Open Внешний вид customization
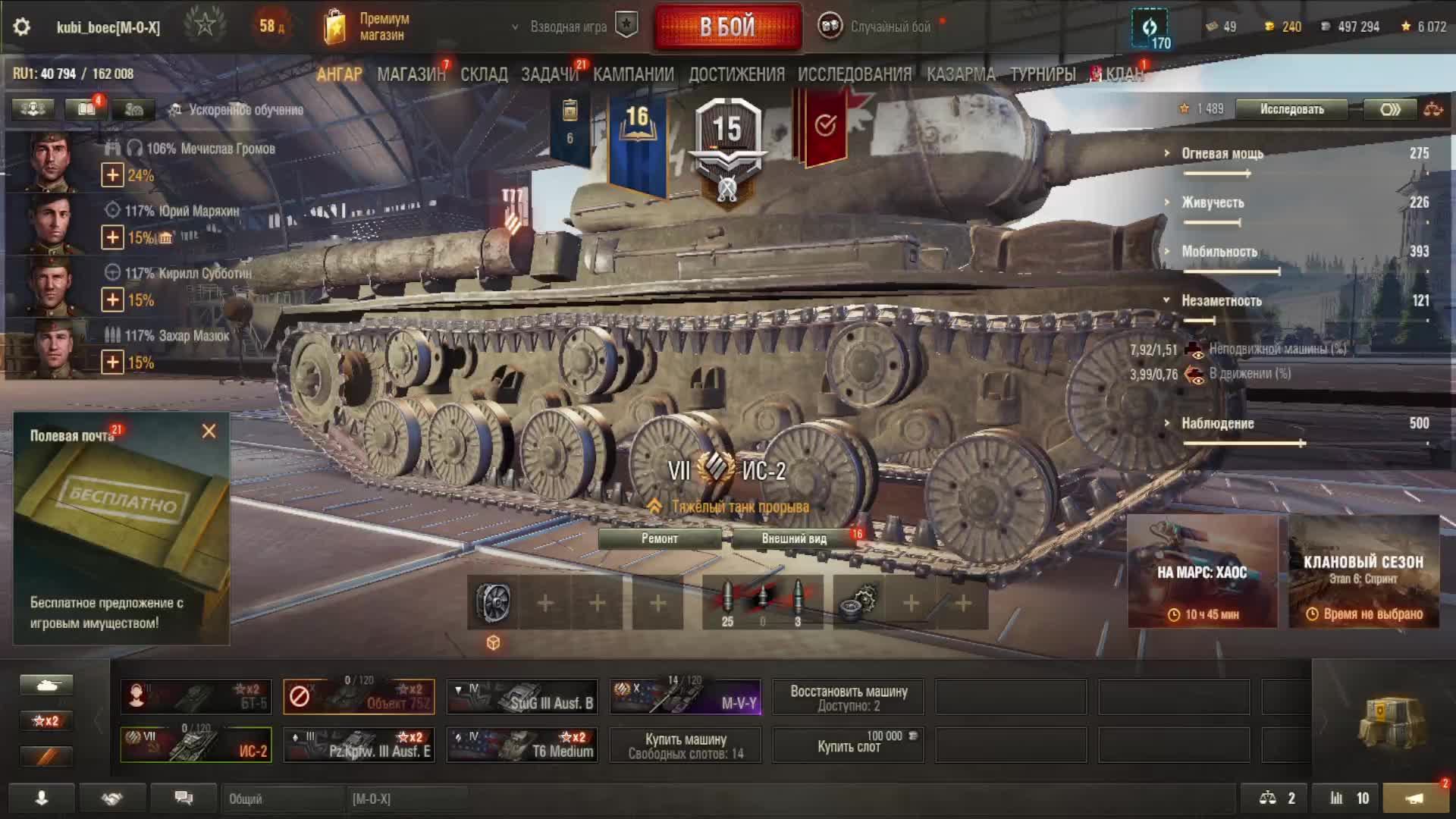Viewport: 1456px width, 819px height. (x=794, y=538)
